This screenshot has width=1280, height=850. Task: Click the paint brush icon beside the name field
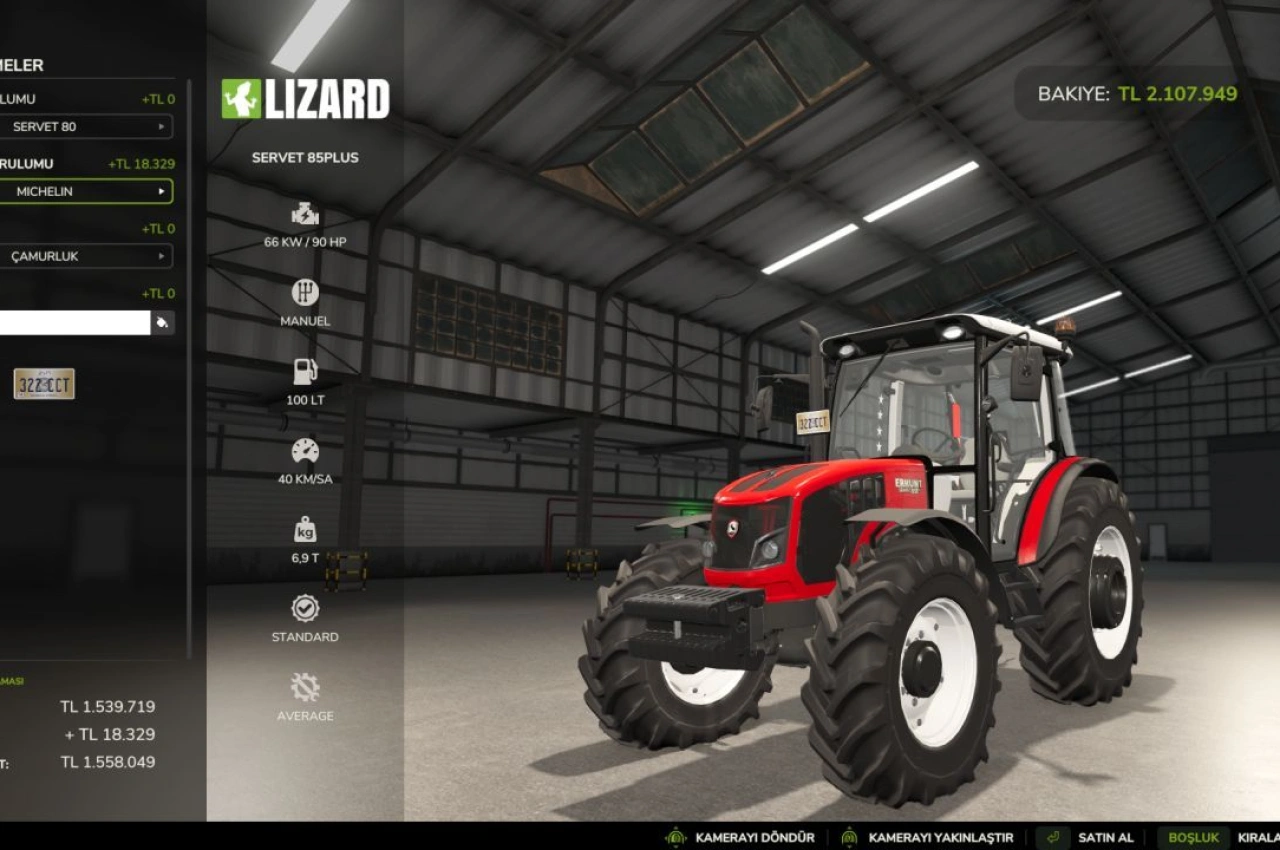coord(162,322)
